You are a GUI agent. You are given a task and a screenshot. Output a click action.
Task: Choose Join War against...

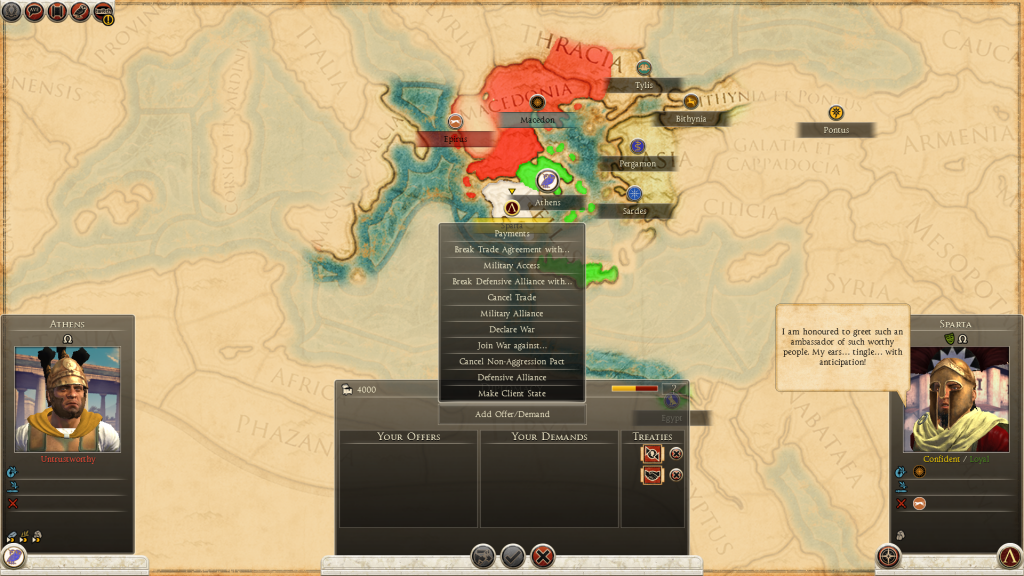pos(512,346)
